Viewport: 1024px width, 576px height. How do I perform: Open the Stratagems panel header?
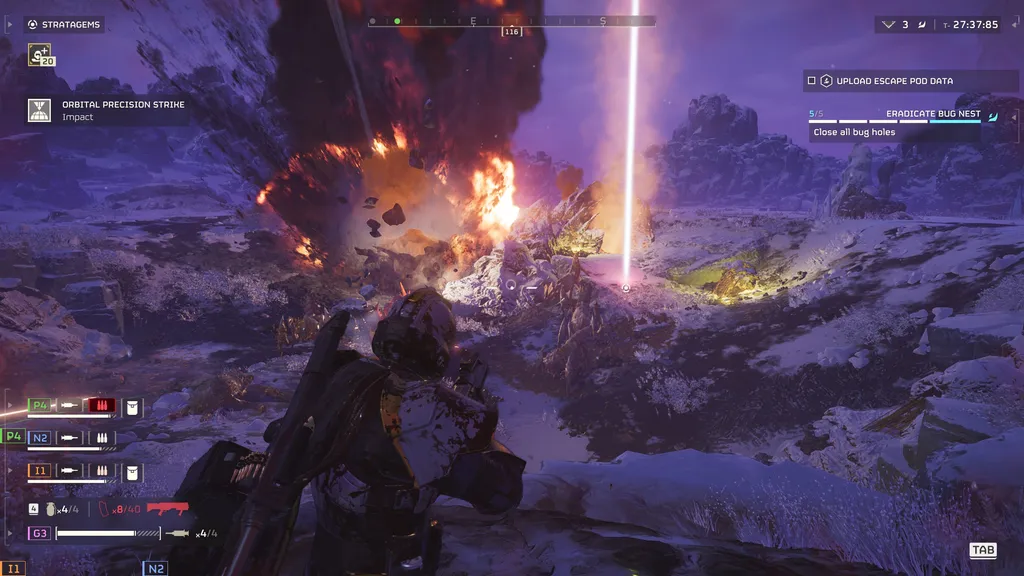[x=64, y=25]
